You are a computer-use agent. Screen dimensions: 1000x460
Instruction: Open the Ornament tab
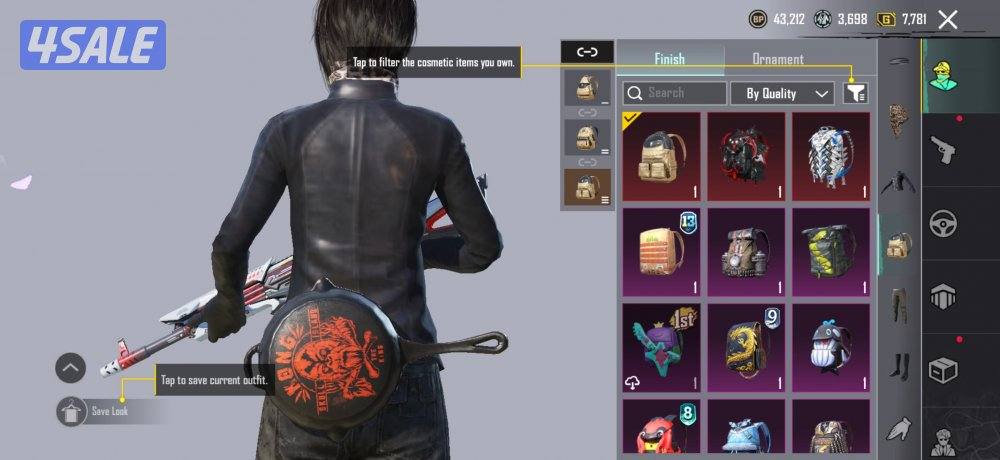[x=777, y=59]
